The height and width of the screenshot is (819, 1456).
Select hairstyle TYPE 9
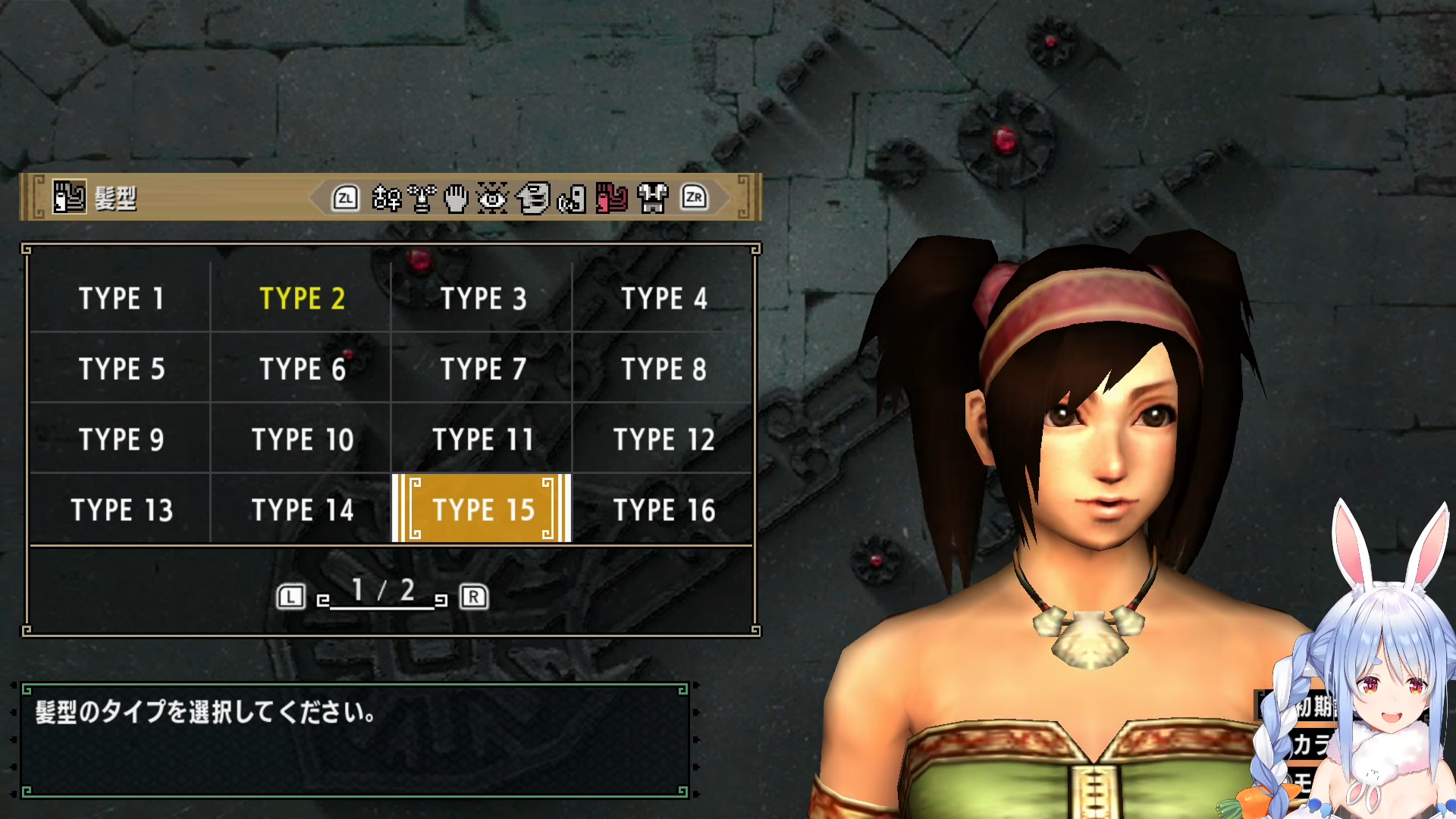click(121, 439)
